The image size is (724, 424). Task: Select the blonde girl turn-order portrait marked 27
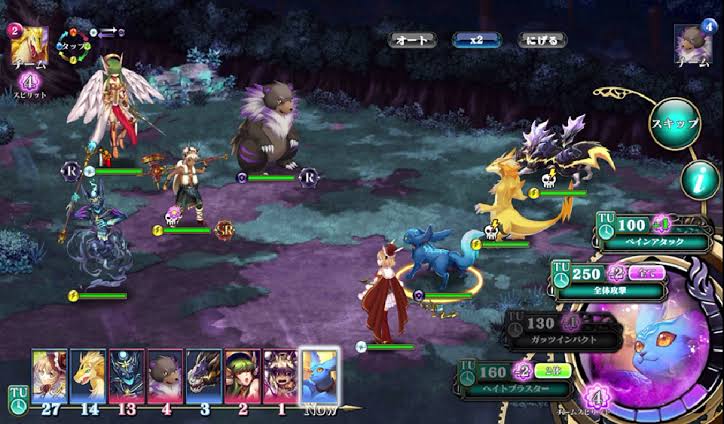click(x=49, y=375)
